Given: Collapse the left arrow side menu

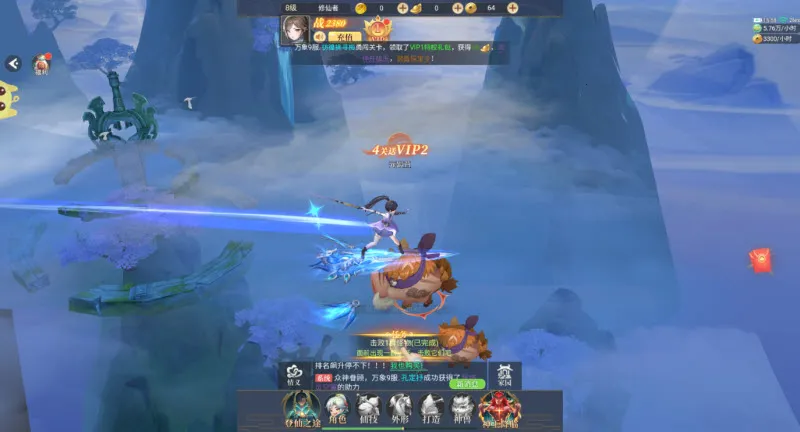Looking at the screenshot, I should [x=13, y=63].
